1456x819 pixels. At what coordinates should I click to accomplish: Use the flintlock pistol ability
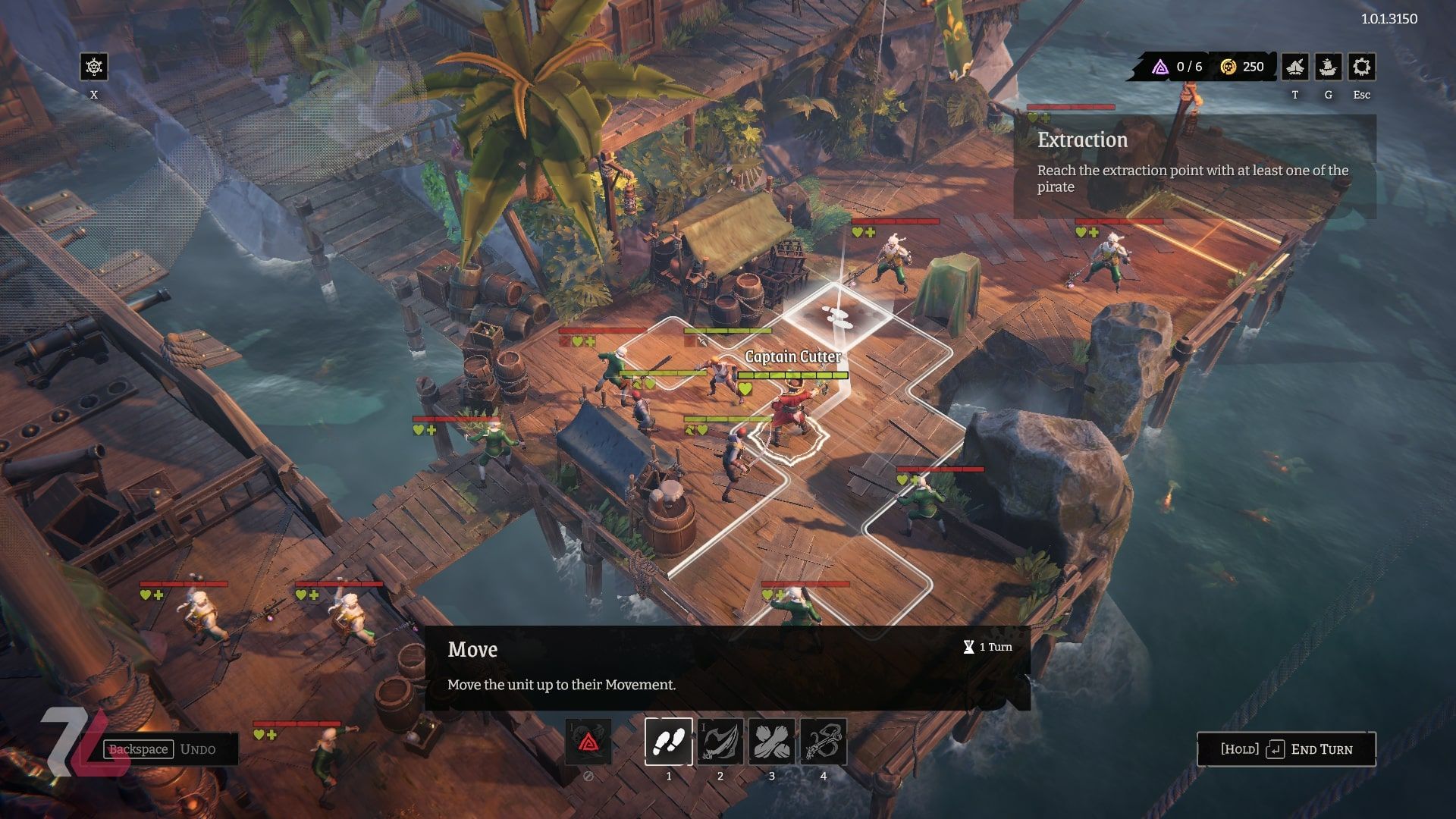[x=823, y=741]
